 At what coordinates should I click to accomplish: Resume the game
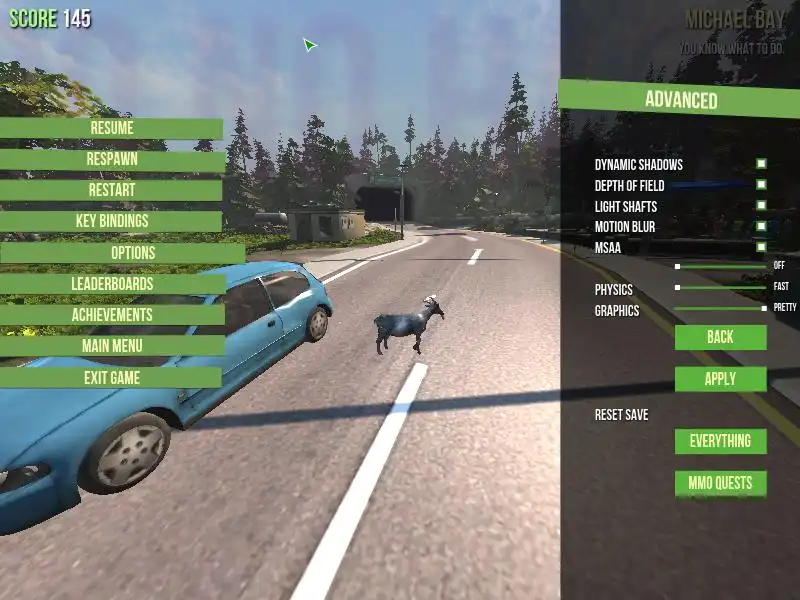(x=111, y=128)
